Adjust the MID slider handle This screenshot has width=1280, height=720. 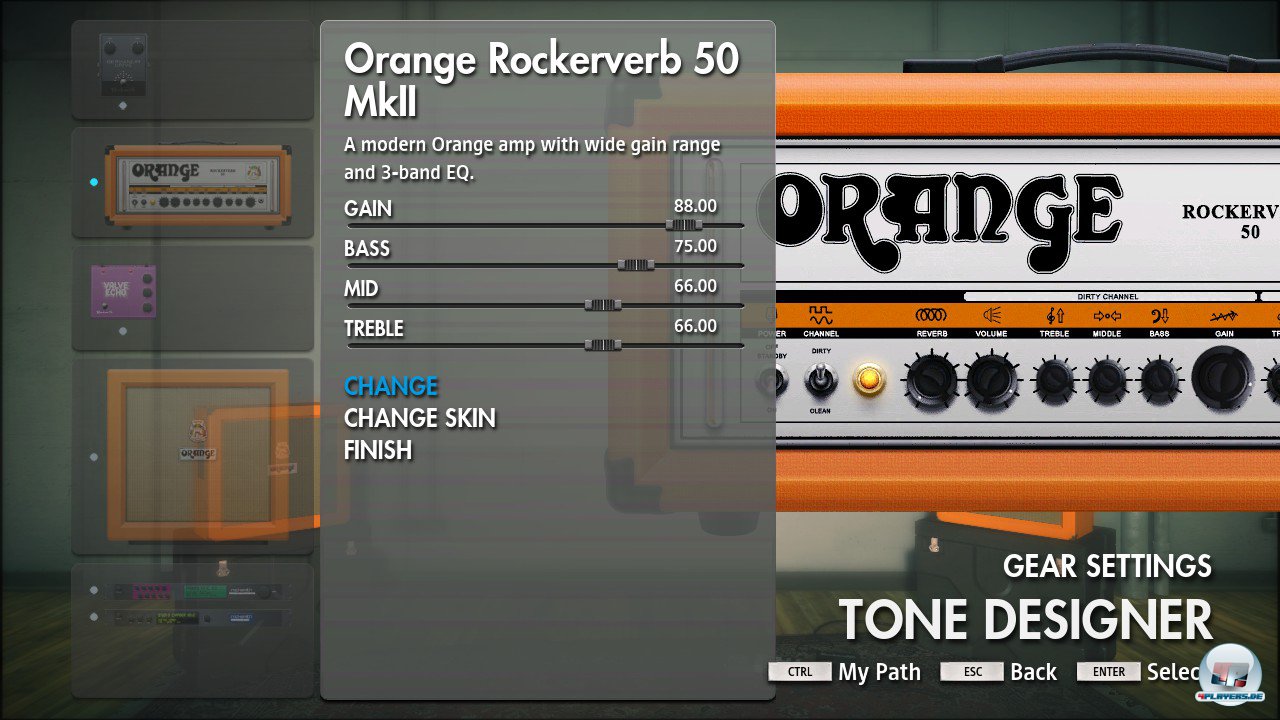pos(602,305)
